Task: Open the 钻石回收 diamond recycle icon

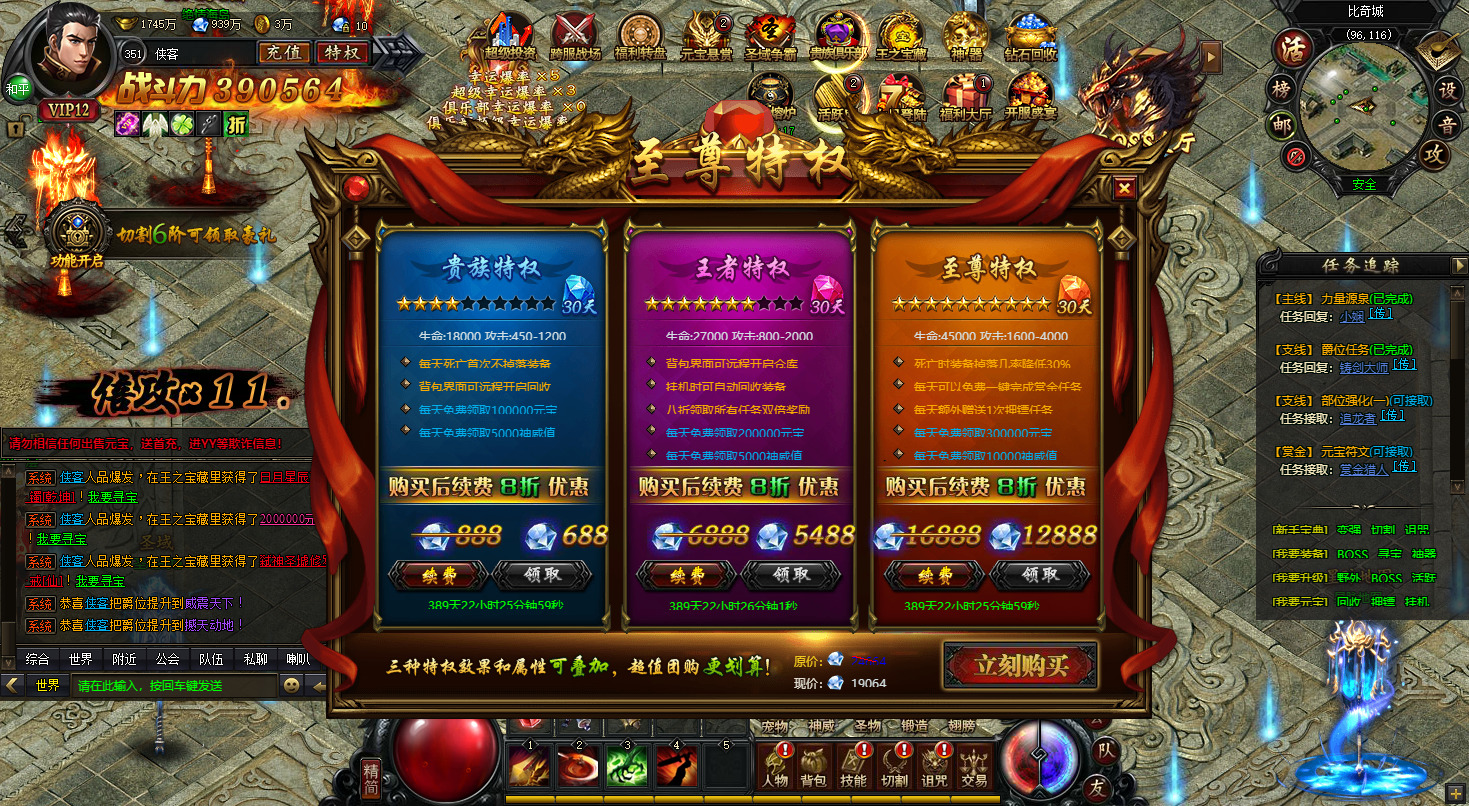Action: [1031, 30]
